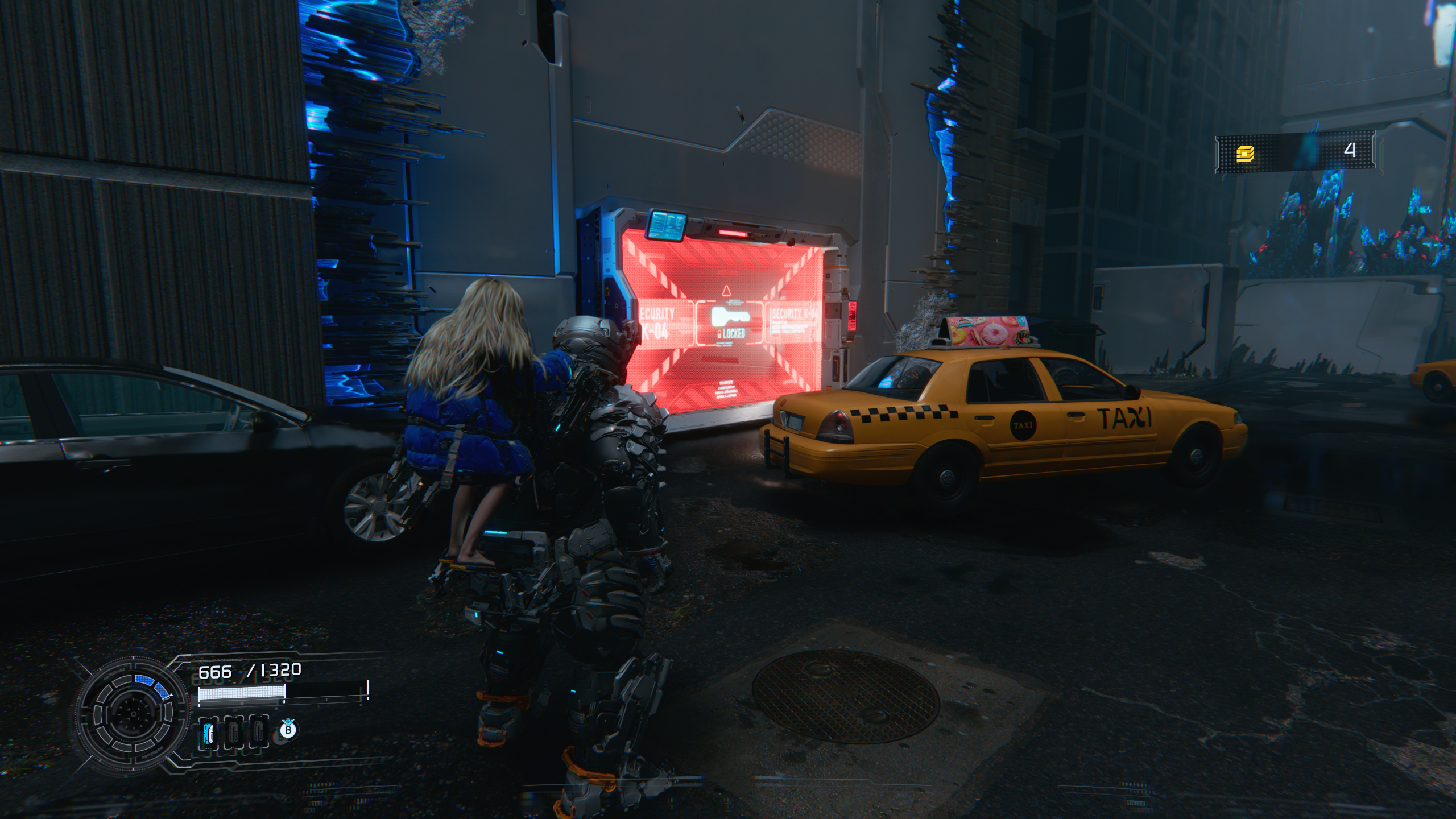Click the white key icon on the door
Image resolution: width=1456 pixels, height=819 pixels.
click(x=731, y=315)
